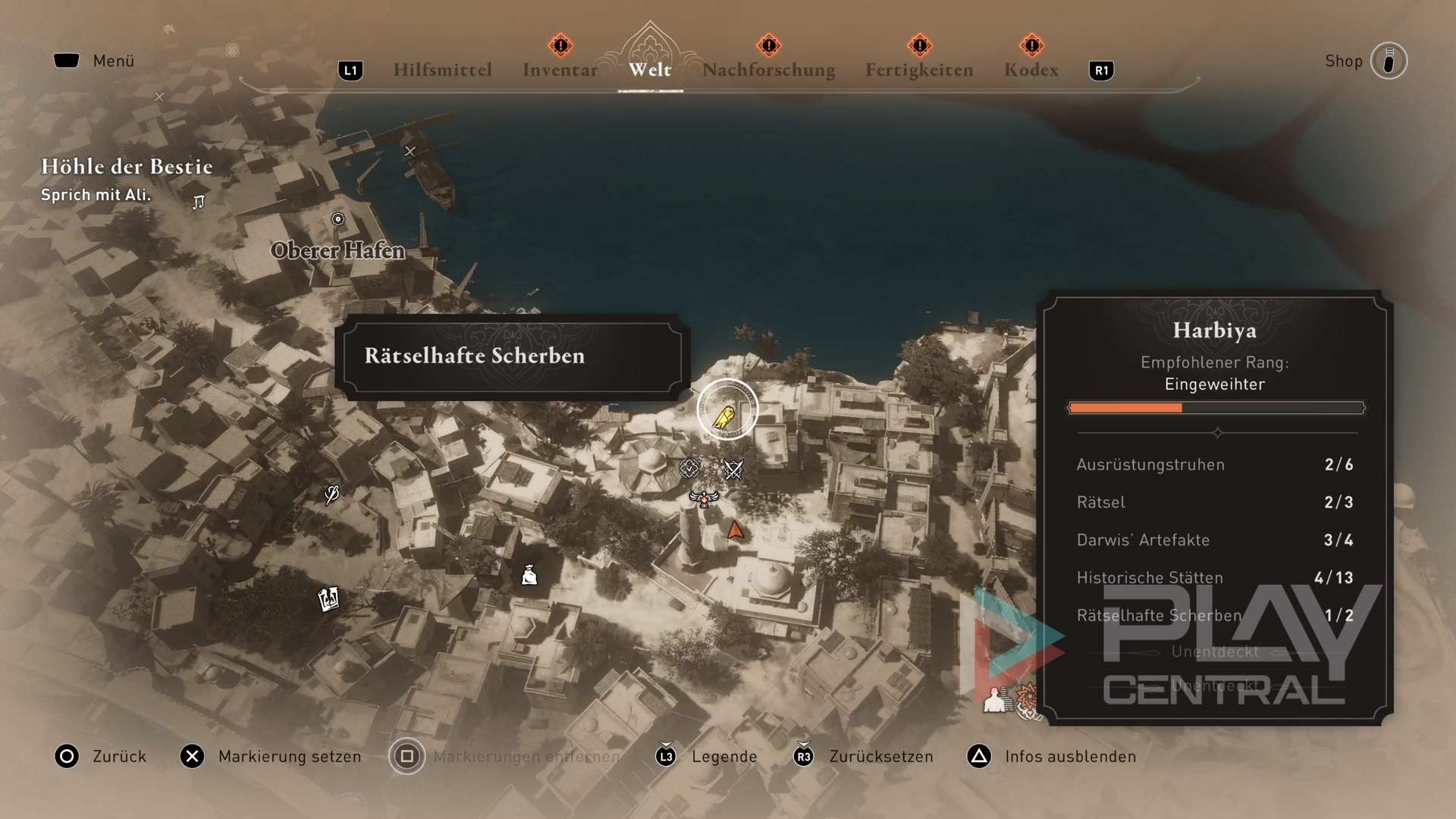This screenshot has height=819, width=1456.
Task: Click the music note map marker
Action: (x=199, y=202)
